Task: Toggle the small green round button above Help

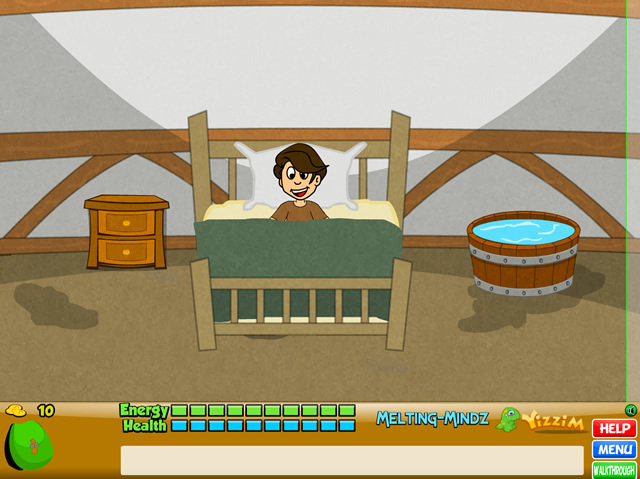Action: click(x=630, y=410)
